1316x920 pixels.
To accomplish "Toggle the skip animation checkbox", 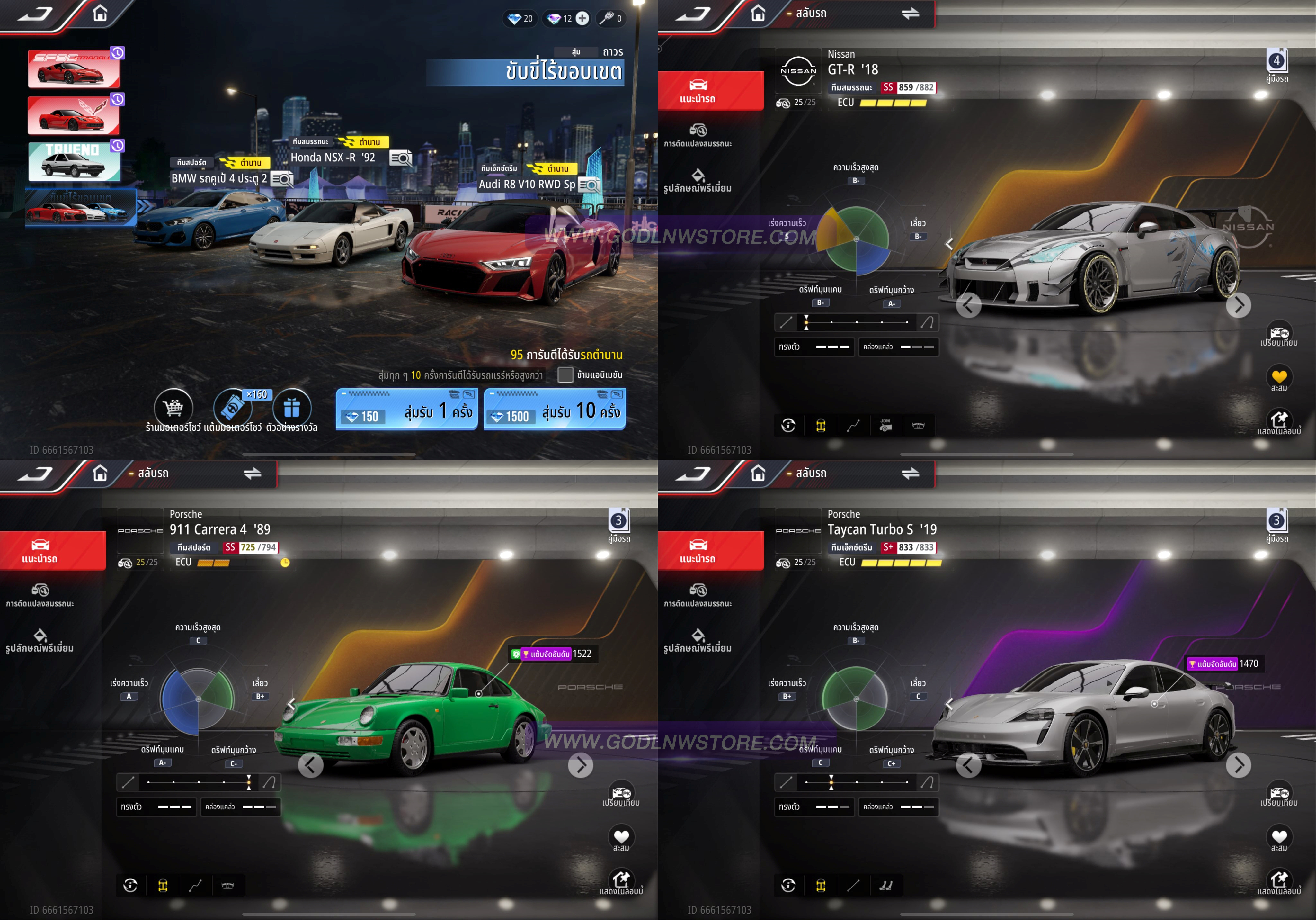I will pos(565,374).
